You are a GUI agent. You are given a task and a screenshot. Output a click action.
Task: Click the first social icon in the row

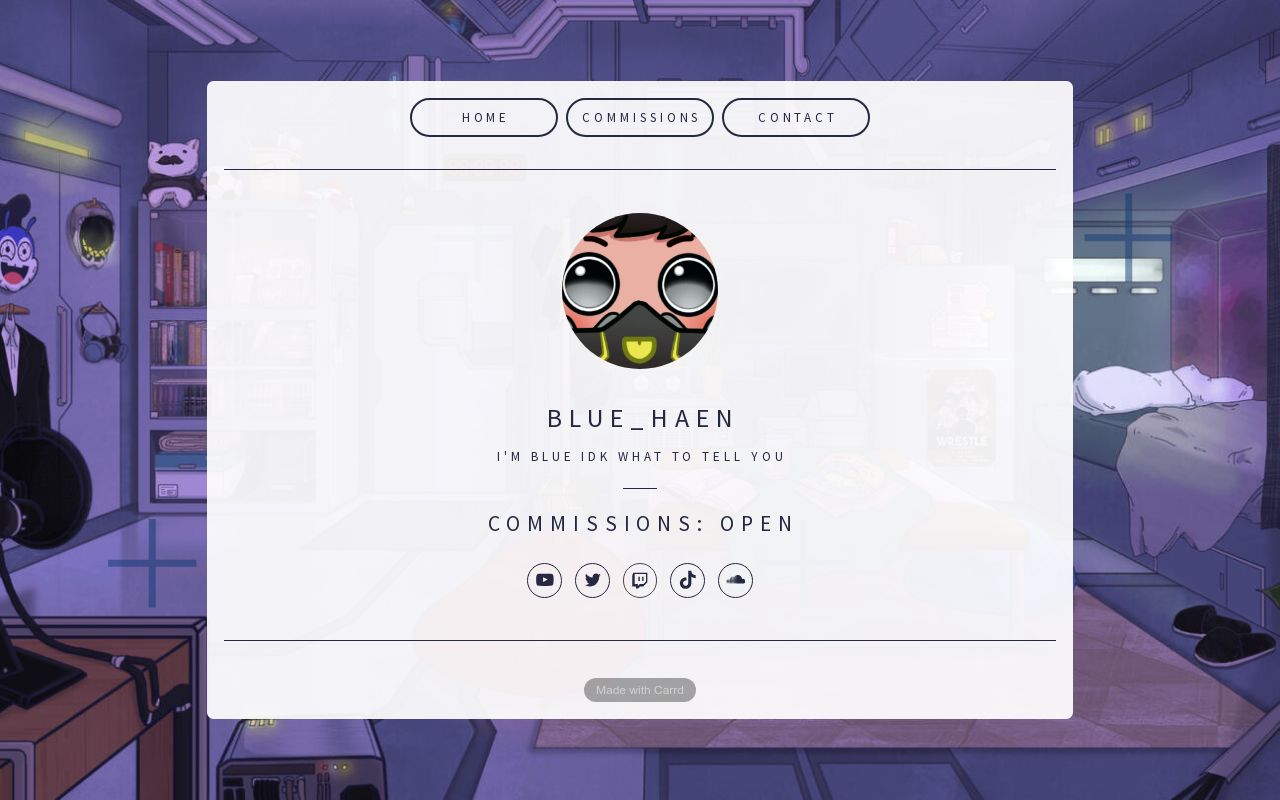click(x=545, y=580)
